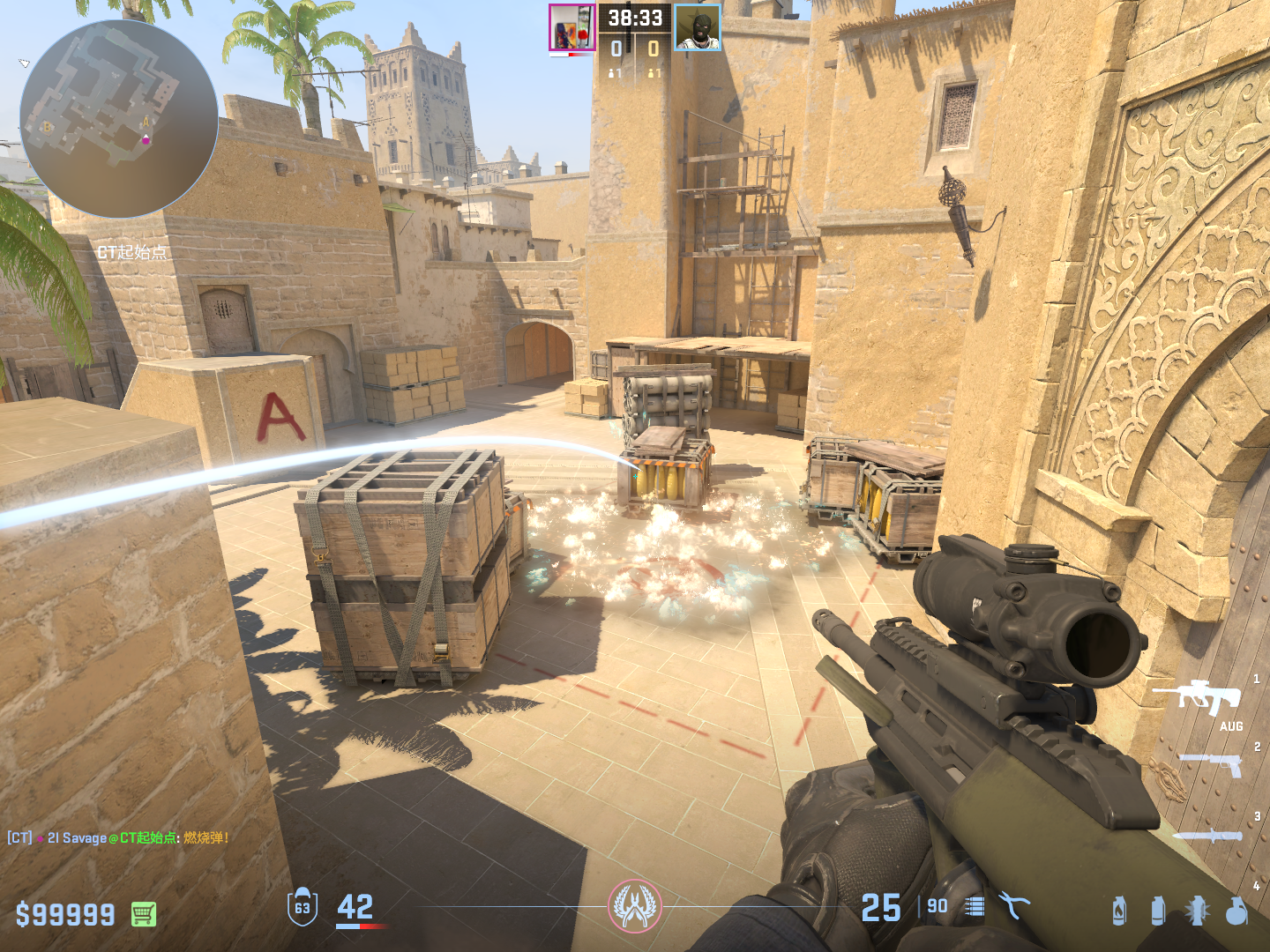1270x952 pixels.
Task: Click the armor helmet shield icon
Action: pyautogui.click(x=303, y=907)
